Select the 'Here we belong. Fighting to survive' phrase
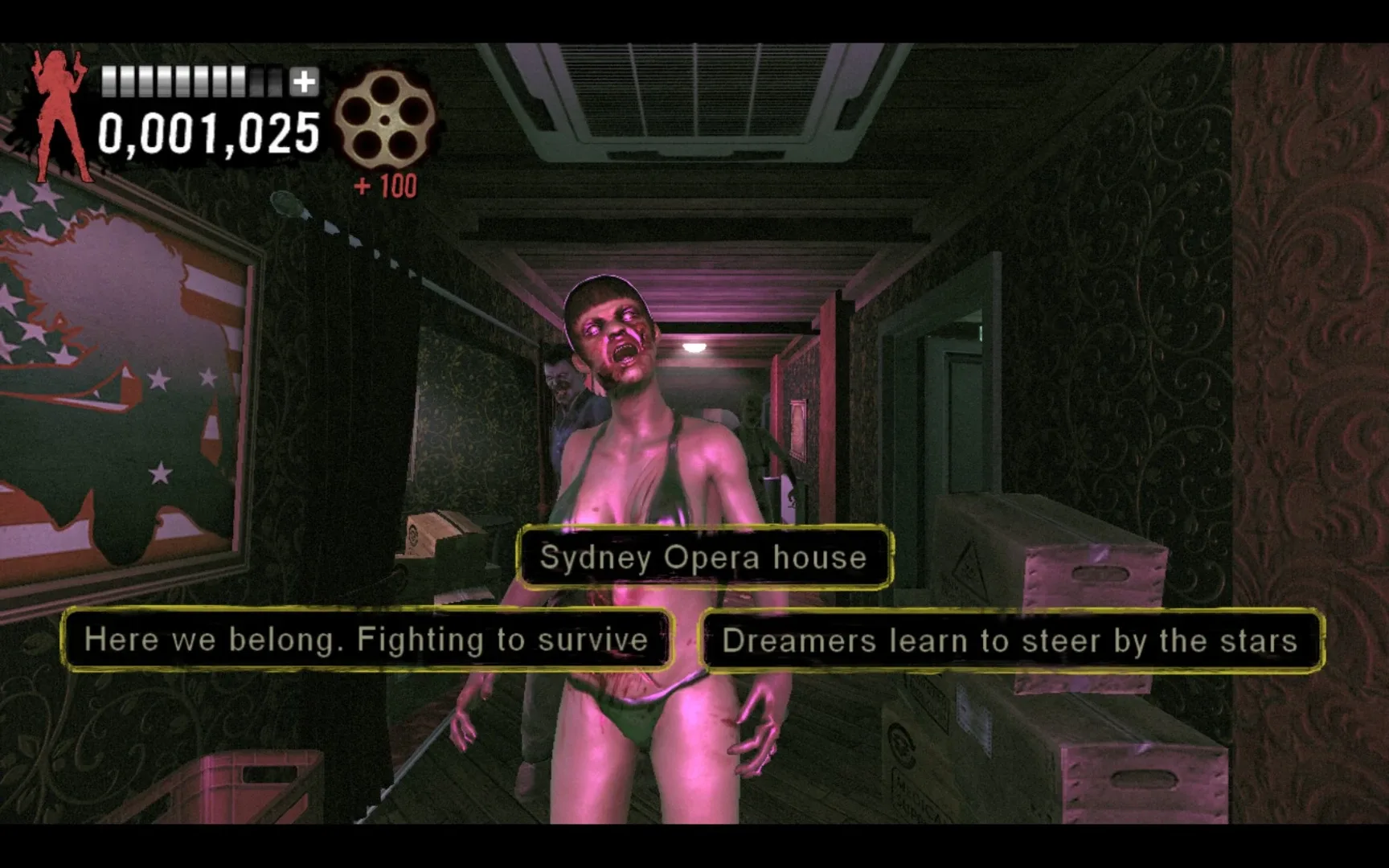 tap(366, 641)
